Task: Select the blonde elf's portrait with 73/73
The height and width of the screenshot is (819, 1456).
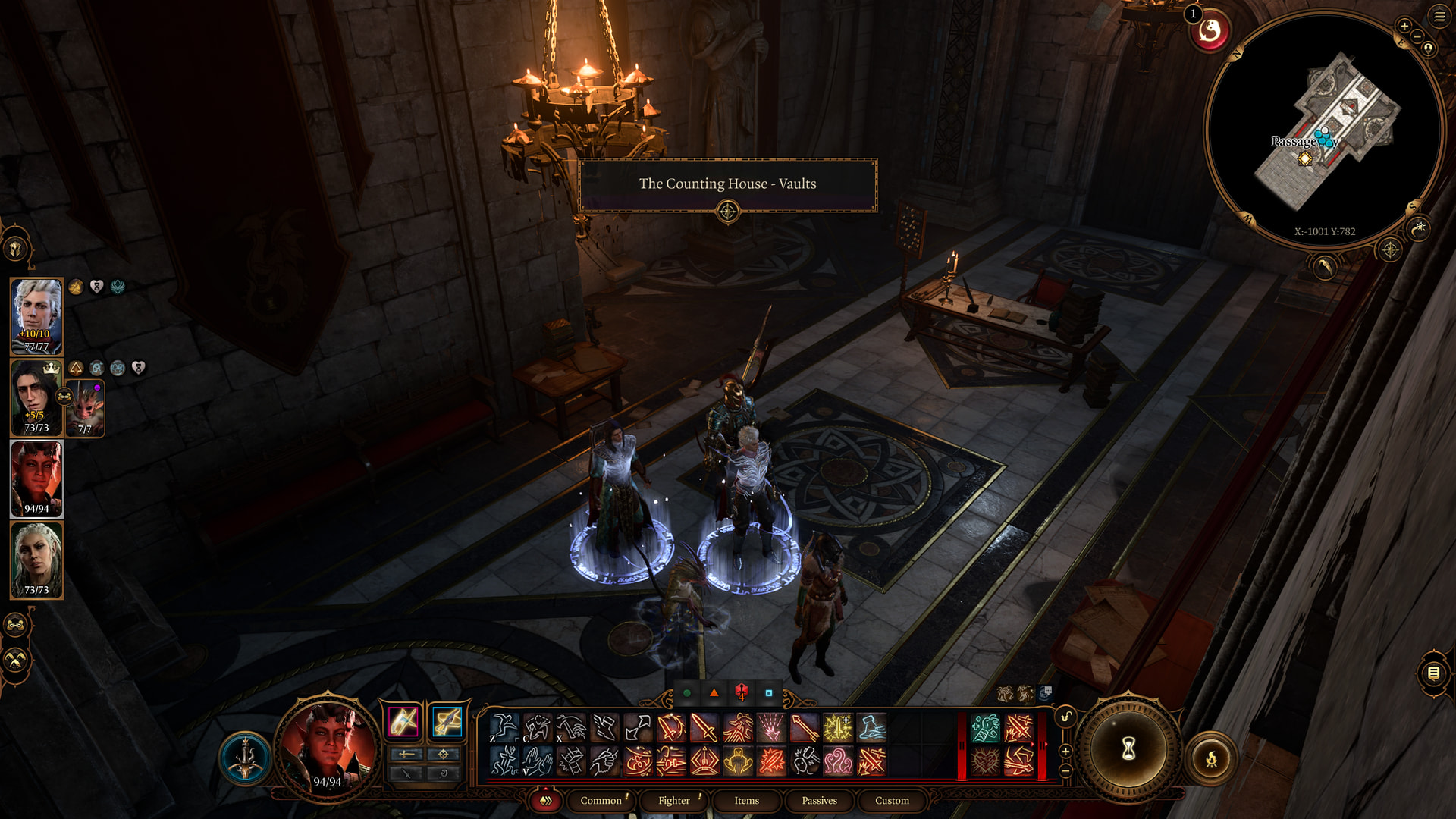Action: tap(36, 560)
